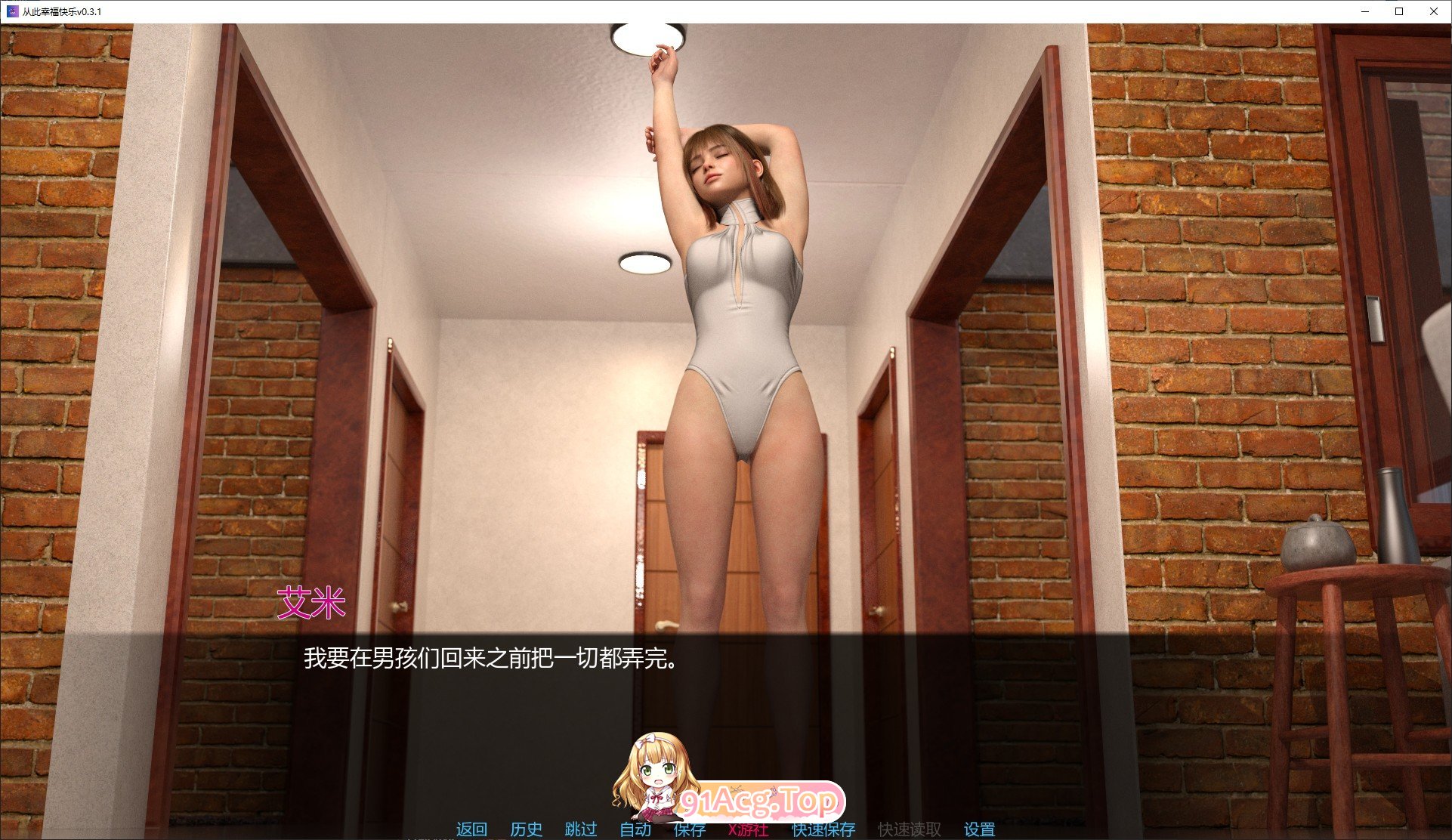Open the 保存 save screen
The height and width of the screenshot is (840, 1452).
(x=688, y=829)
